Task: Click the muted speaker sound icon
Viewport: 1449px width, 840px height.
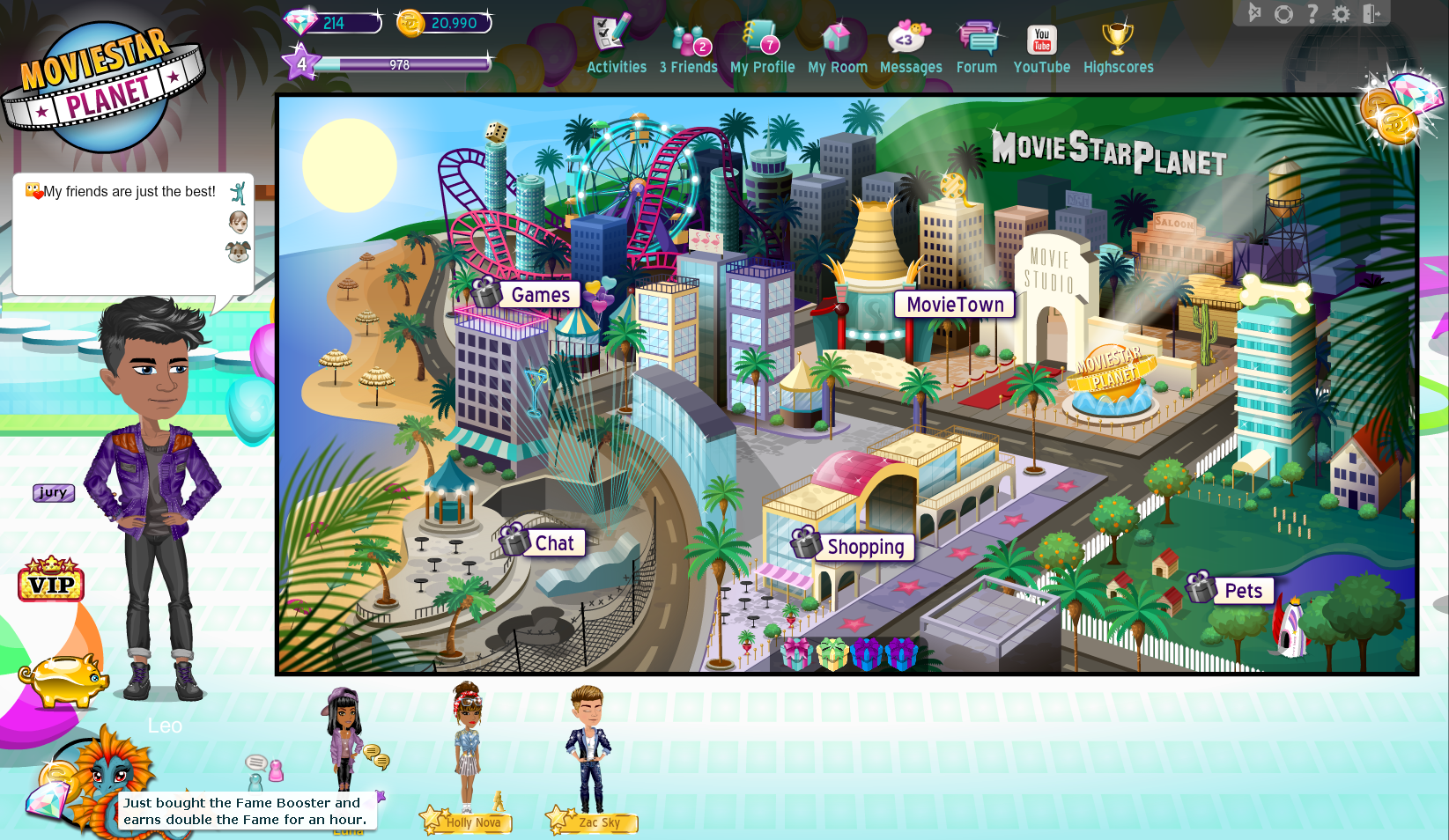Action: tap(1255, 13)
